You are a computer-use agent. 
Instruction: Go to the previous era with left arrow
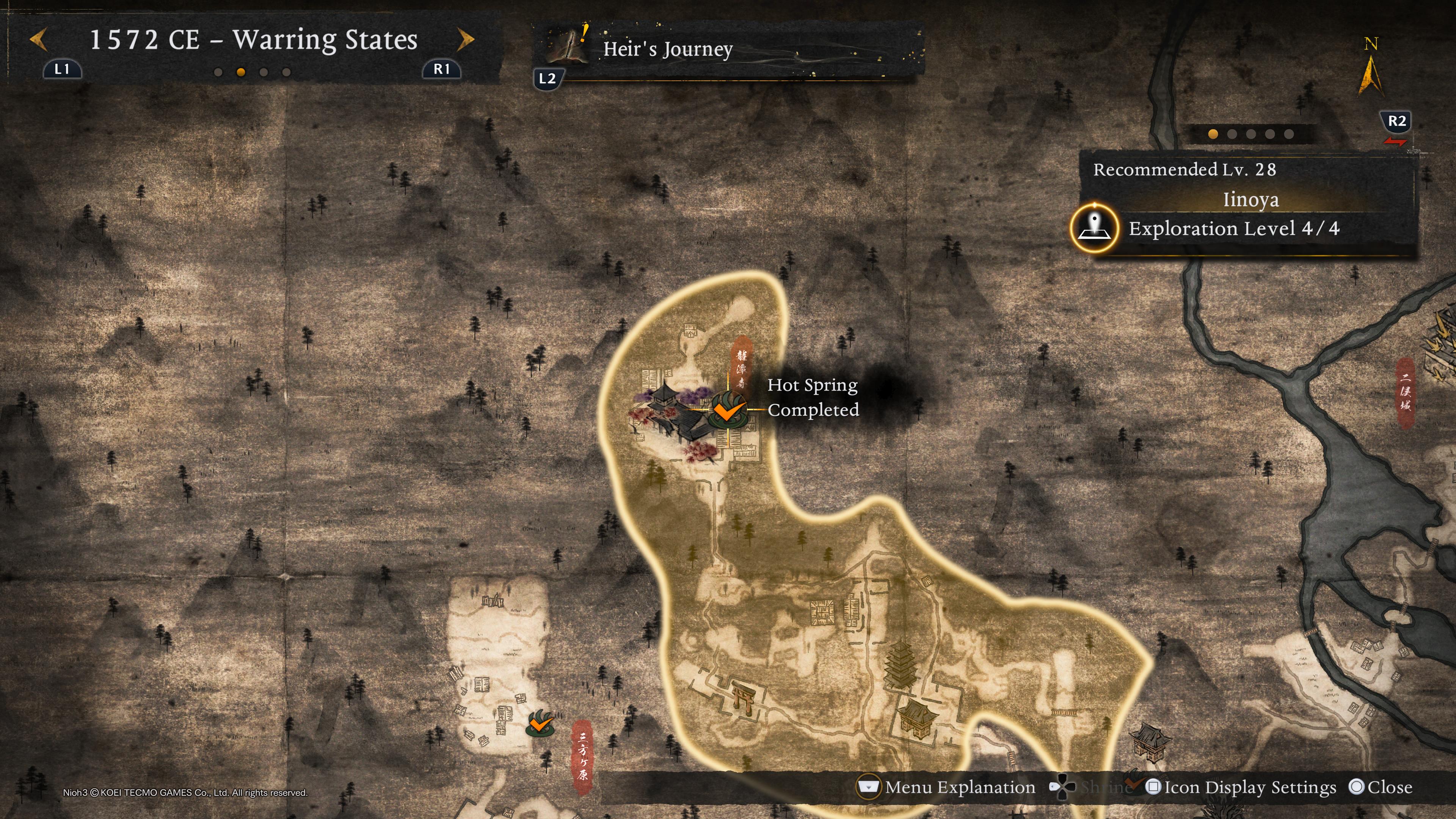(x=38, y=40)
